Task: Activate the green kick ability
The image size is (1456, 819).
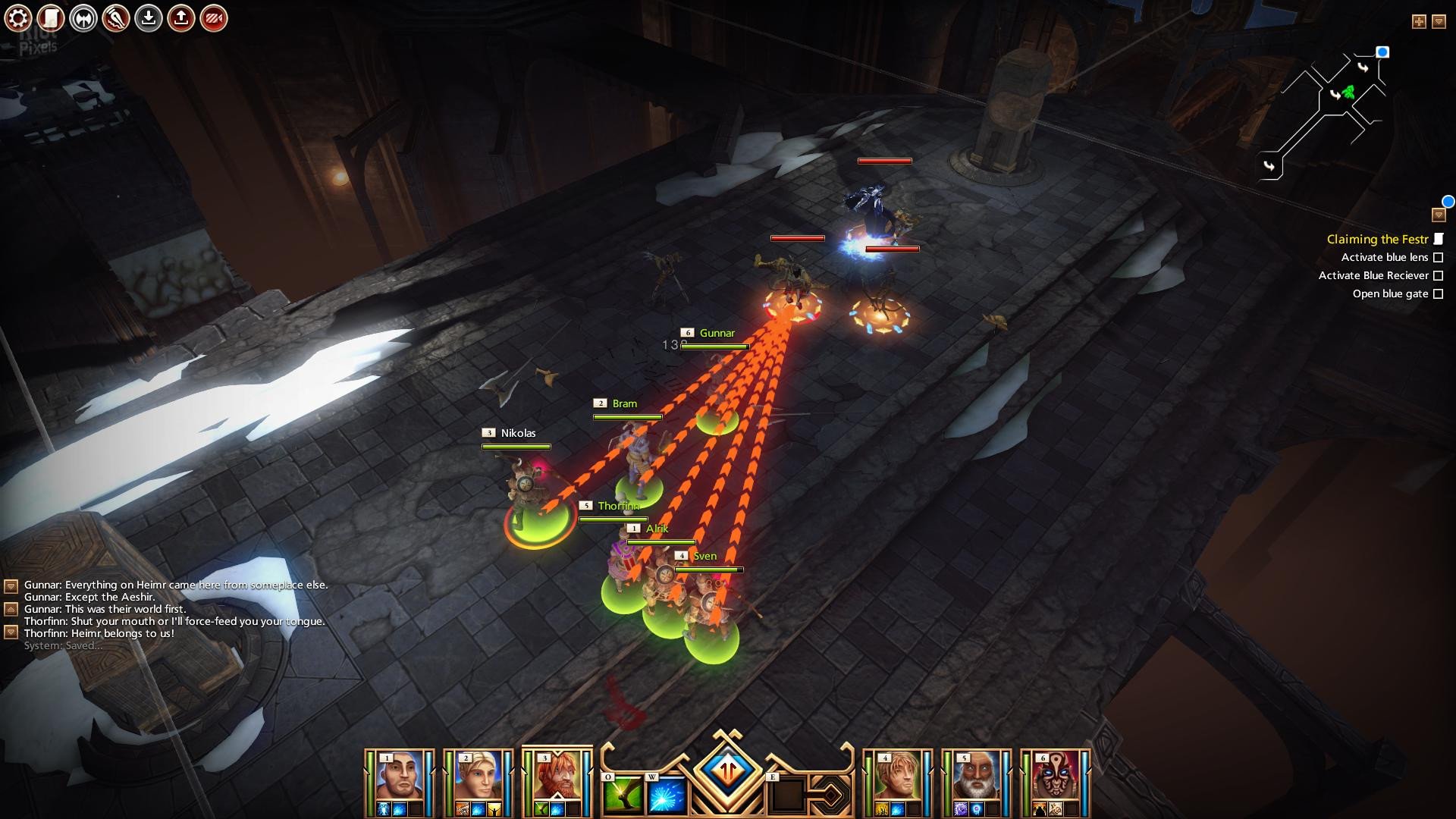Action: 623,795
